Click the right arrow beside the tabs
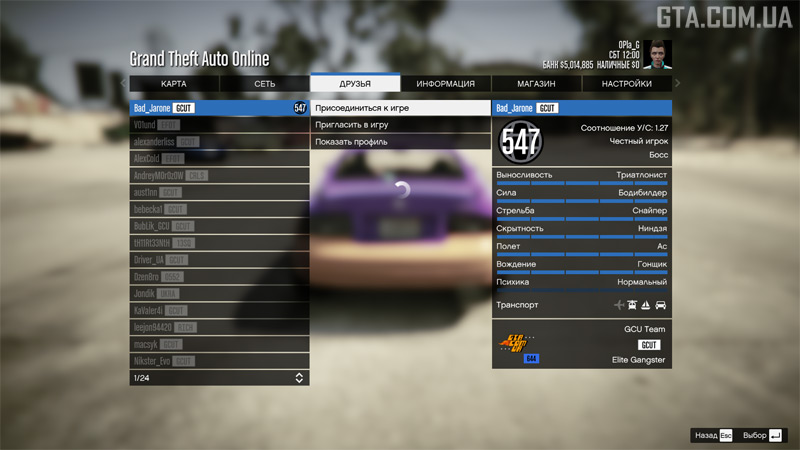The image size is (800, 450). click(677, 84)
